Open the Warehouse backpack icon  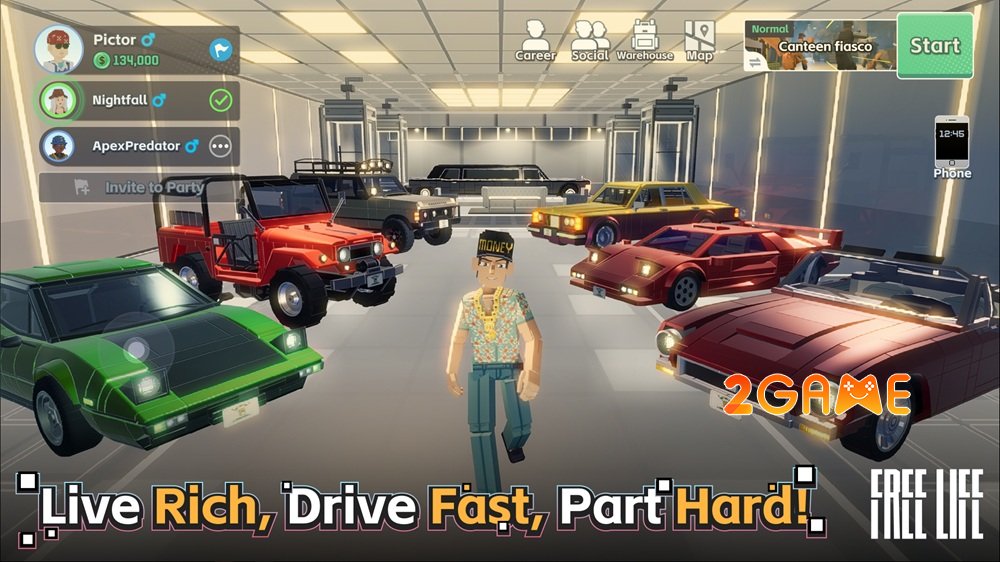[x=645, y=41]
